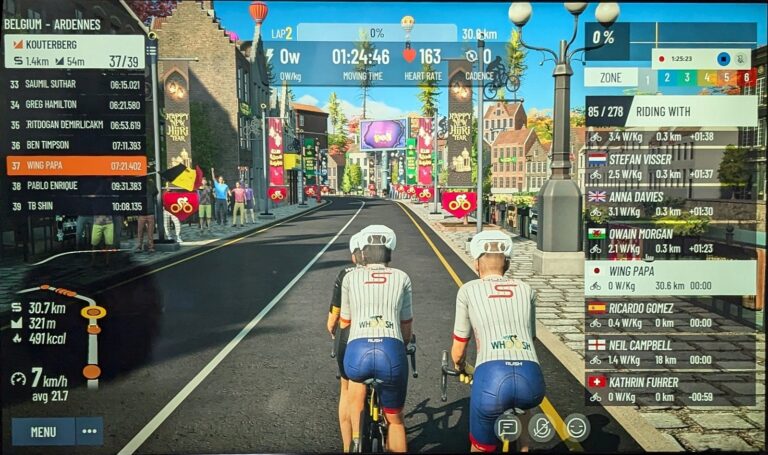The height and width of the screenshot is (455, 768).
Task: Choose Ben Timpson's leaderboard entry
Action: 75,145
